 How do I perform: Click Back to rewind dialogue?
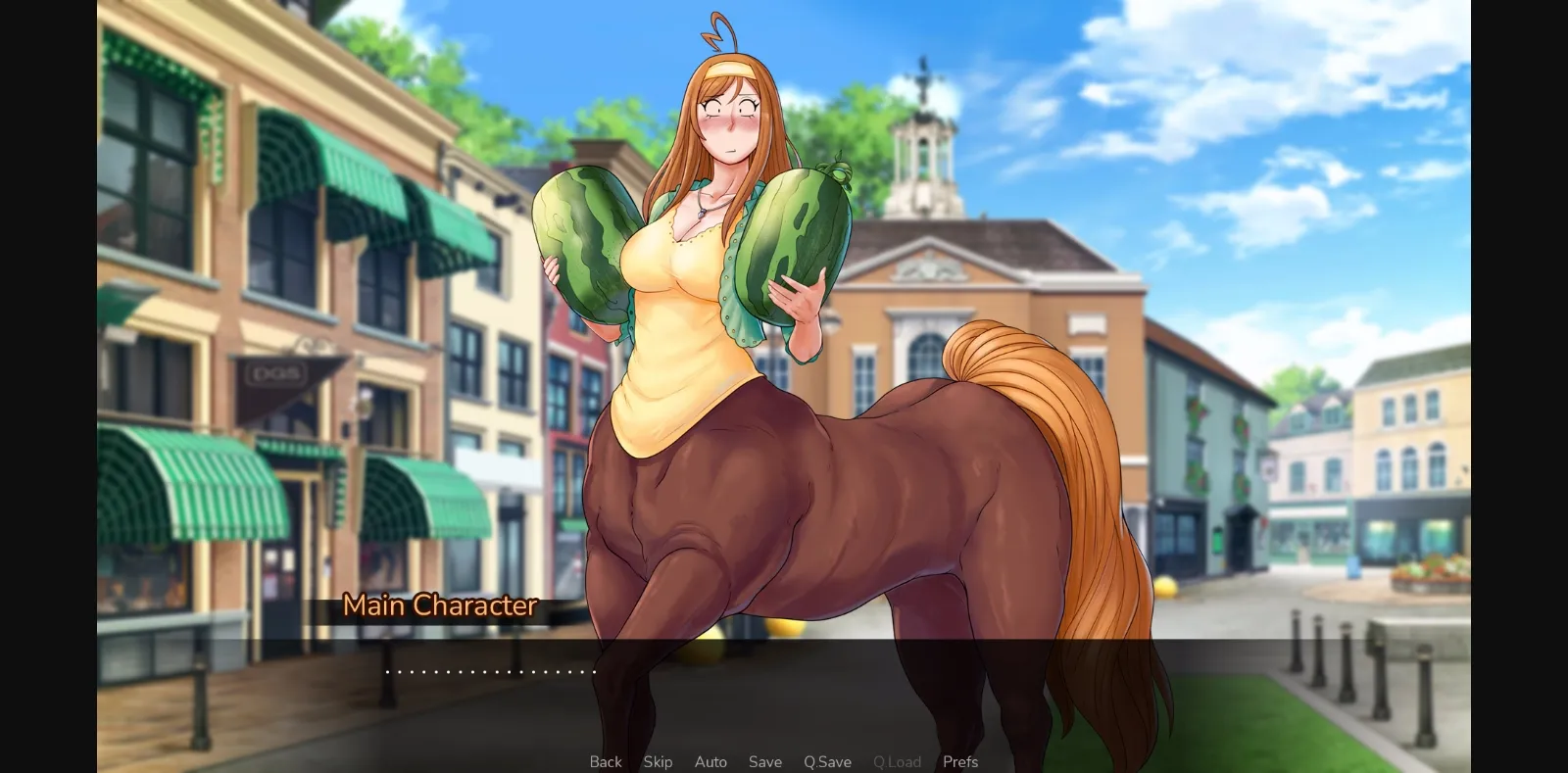click(605, 761)
